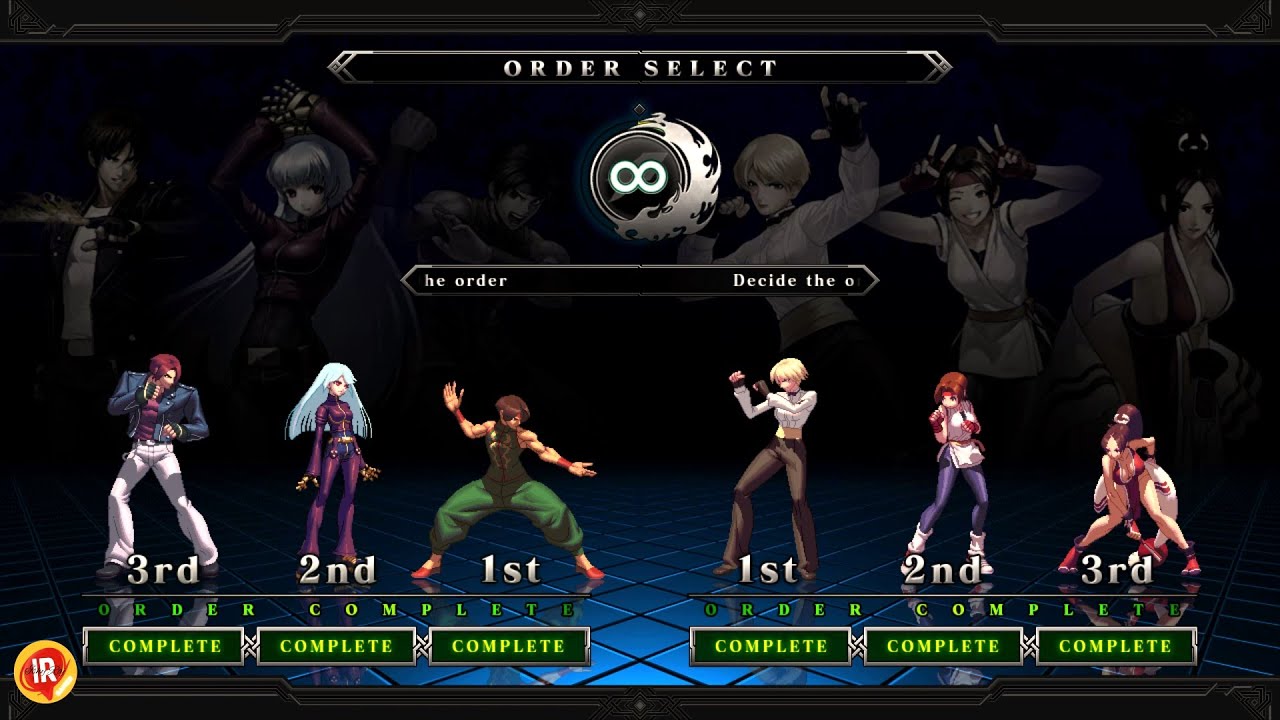Select Iori's fighter sprite marked 3rd
Screen dimensions: 1280x720
[x=160, y=460]
